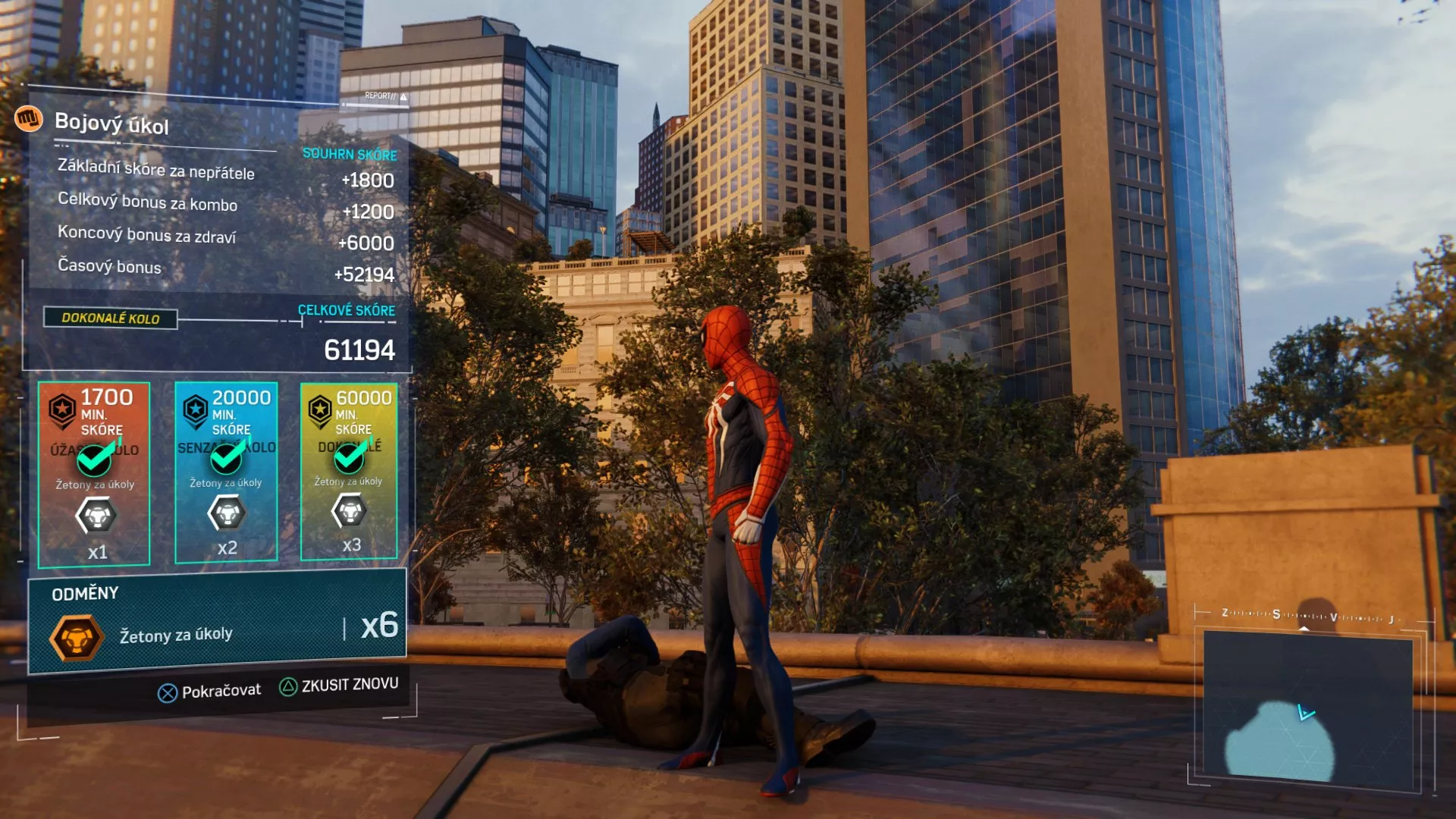Expand the Celkové skóre section
1456x819 pixels.
pos(346,310)
